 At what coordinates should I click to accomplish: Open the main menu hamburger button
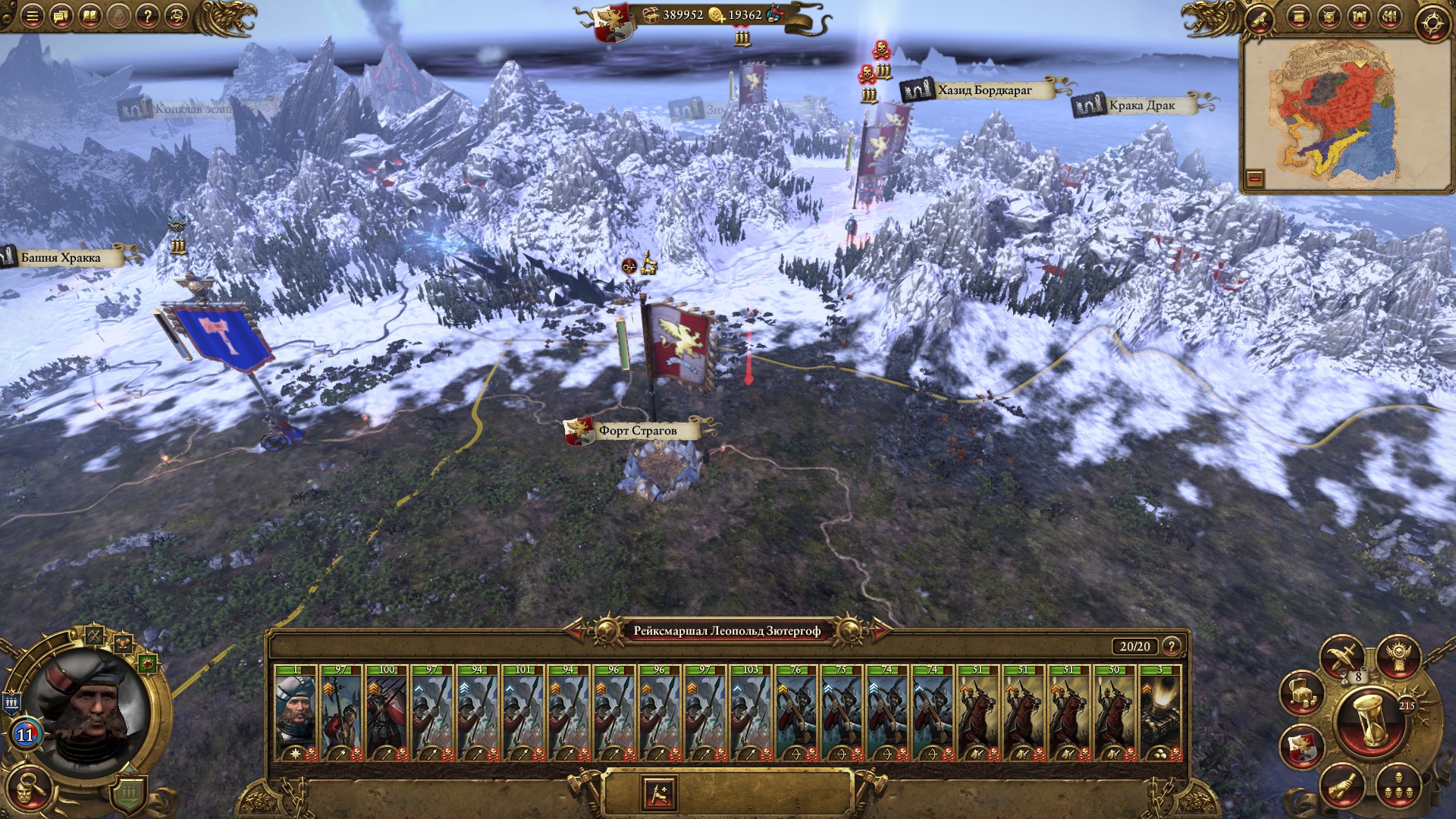point(32,16)
